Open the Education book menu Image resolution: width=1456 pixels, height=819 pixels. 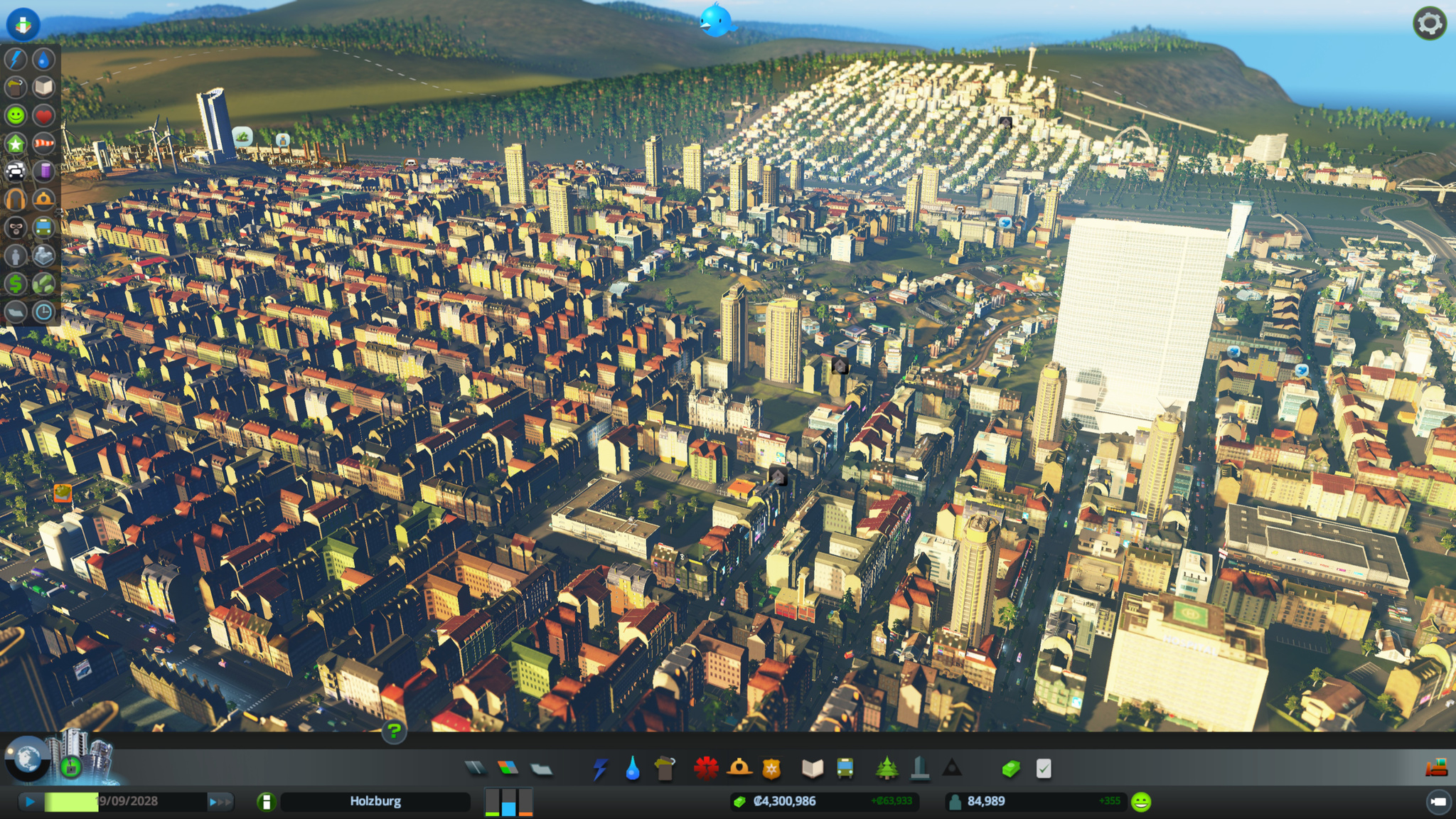tap(812, 769)
